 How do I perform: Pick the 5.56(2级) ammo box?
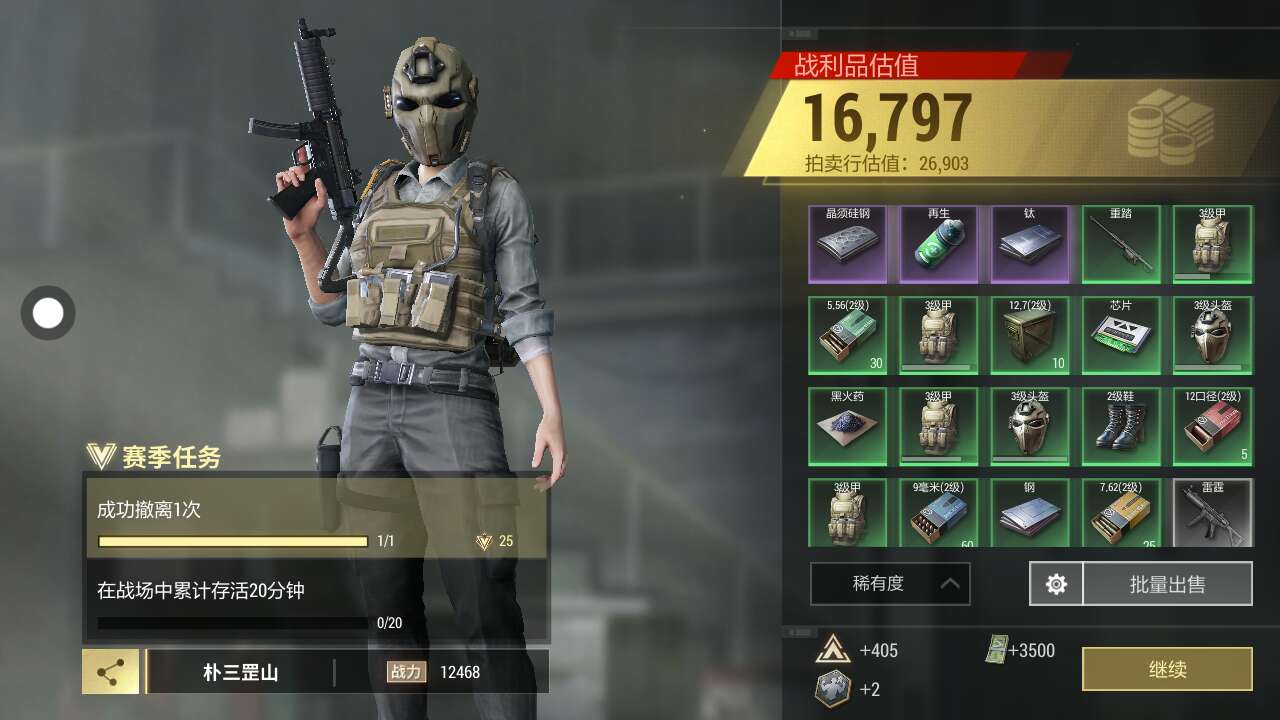coord(847,336)
